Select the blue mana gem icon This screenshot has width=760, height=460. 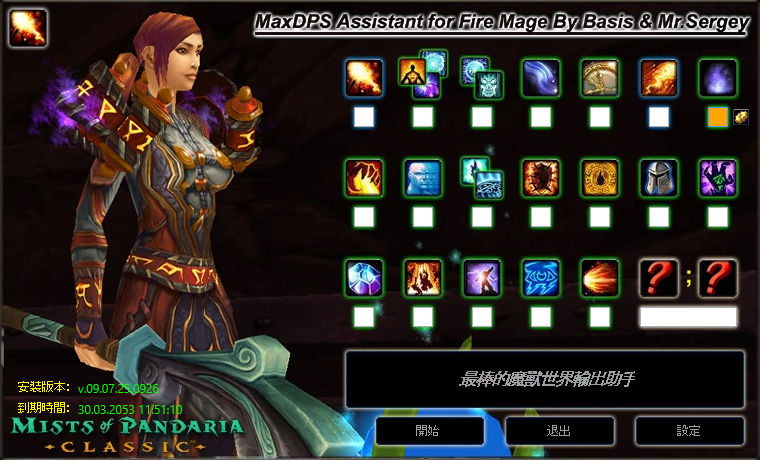[x=364, y=278]
